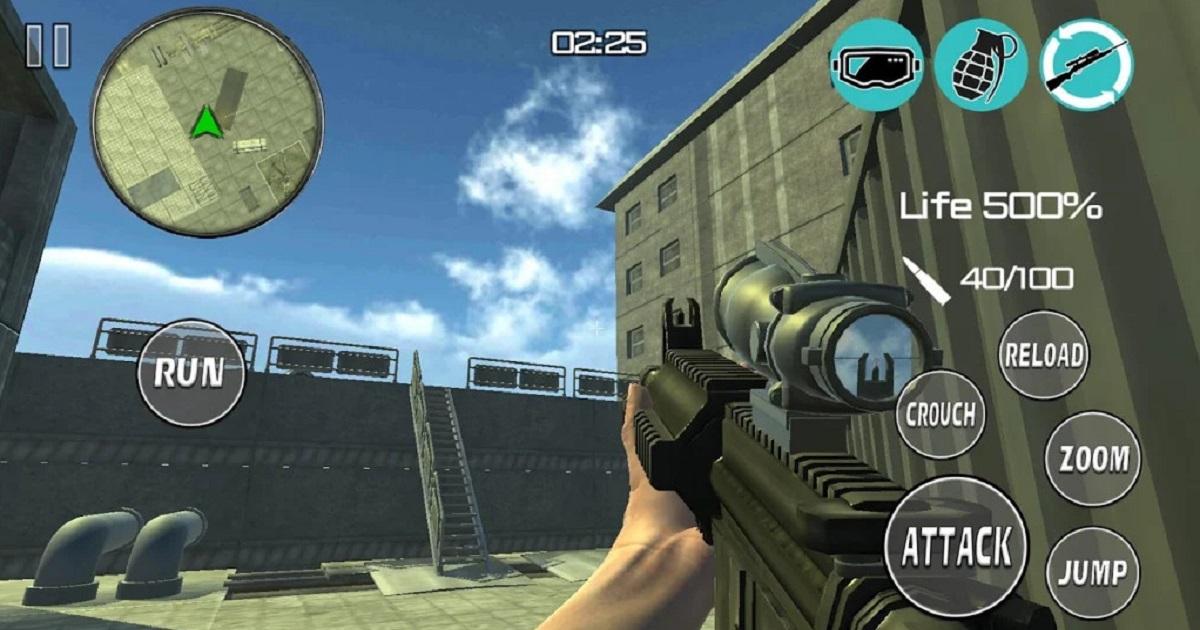Use the ZOOM scope button

click(1093, 459)
